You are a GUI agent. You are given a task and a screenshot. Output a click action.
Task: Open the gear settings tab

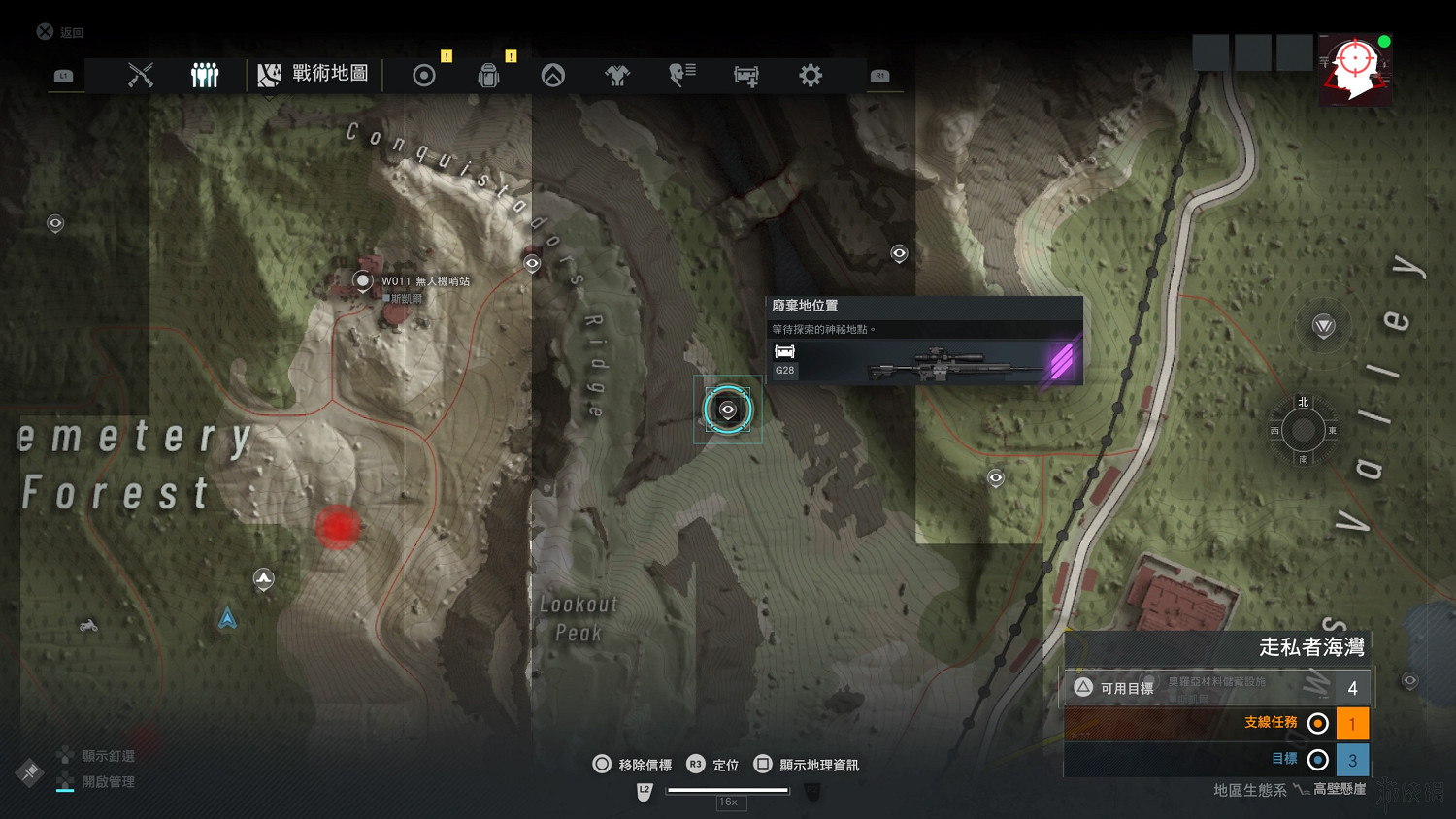(811, 75)
